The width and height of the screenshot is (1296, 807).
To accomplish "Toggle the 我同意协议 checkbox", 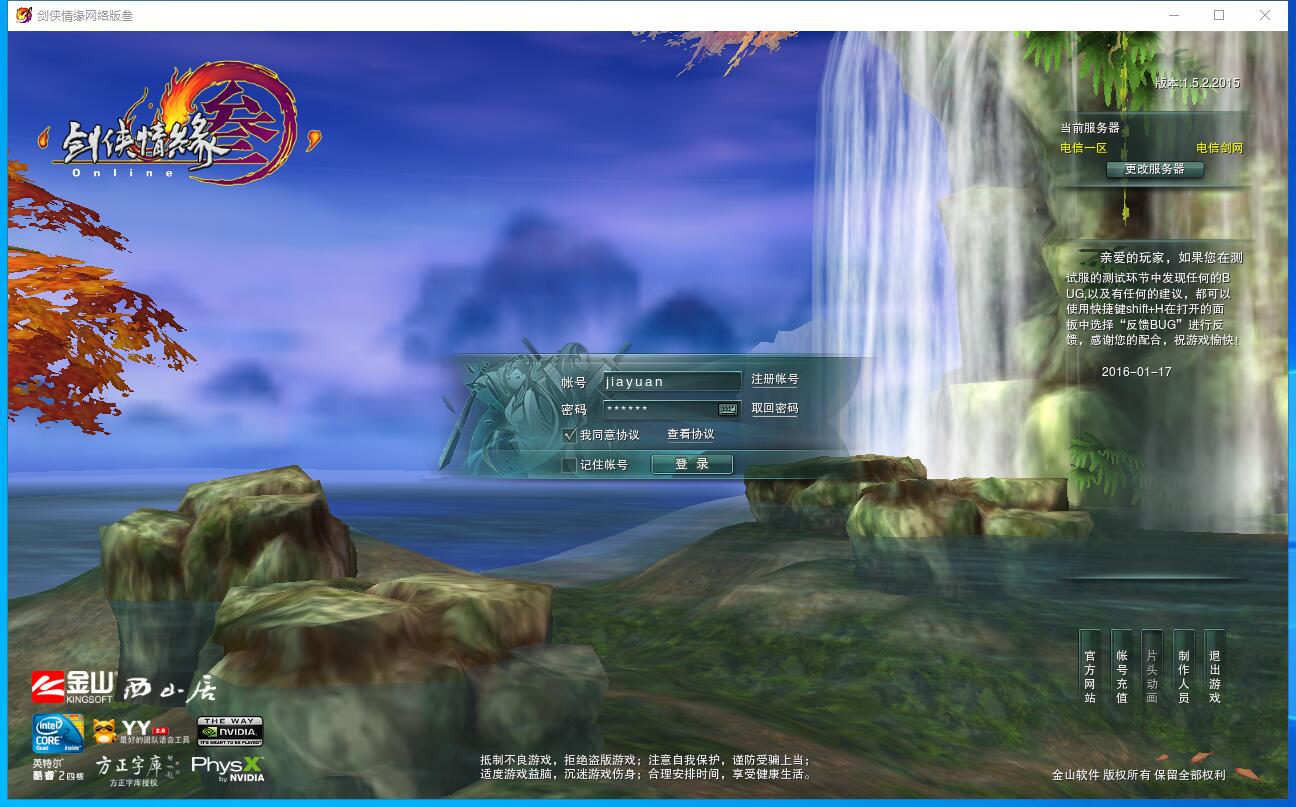I will (x=570, y=435).
